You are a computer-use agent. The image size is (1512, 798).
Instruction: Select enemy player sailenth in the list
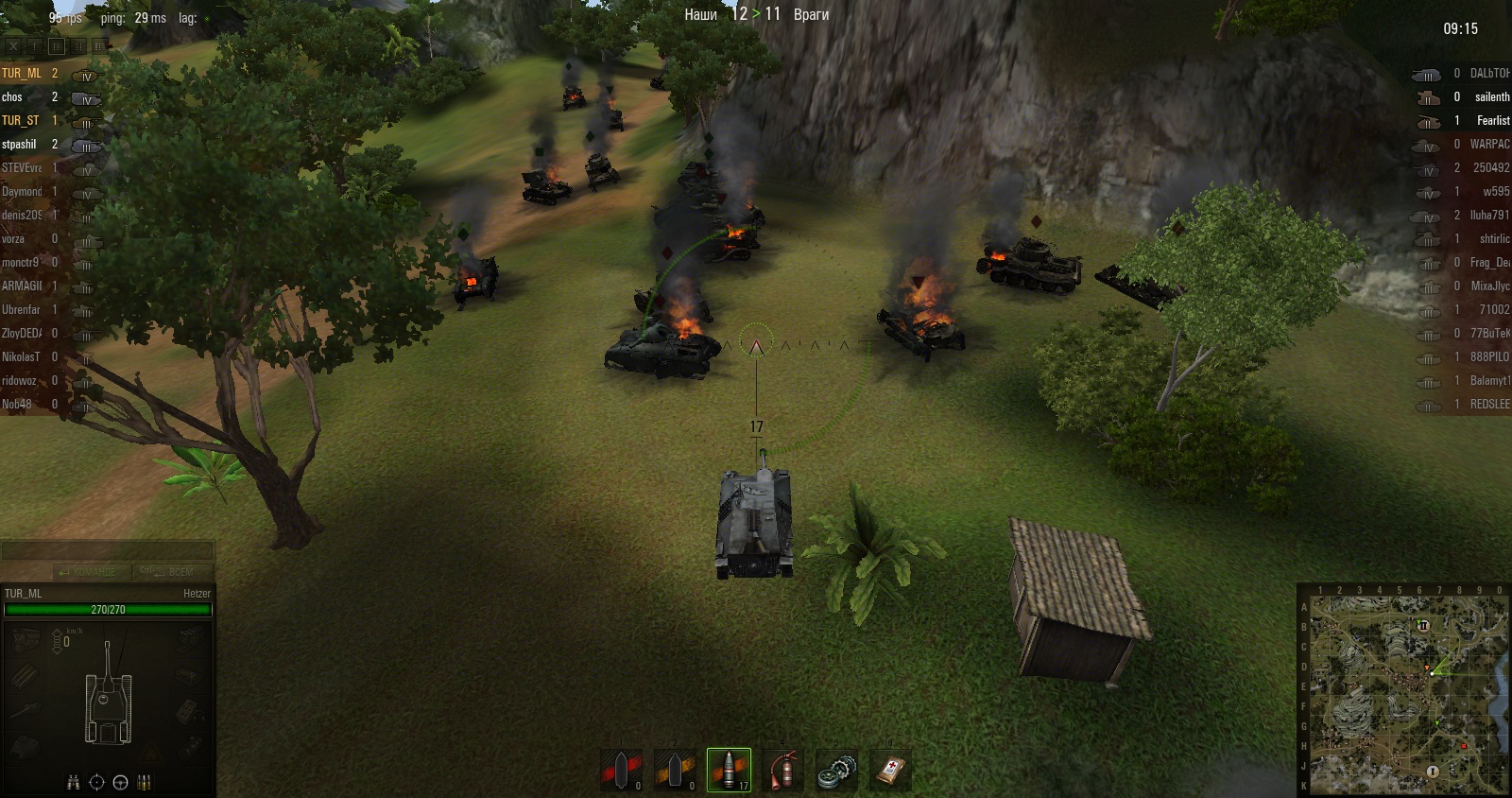pos(1491,97)
